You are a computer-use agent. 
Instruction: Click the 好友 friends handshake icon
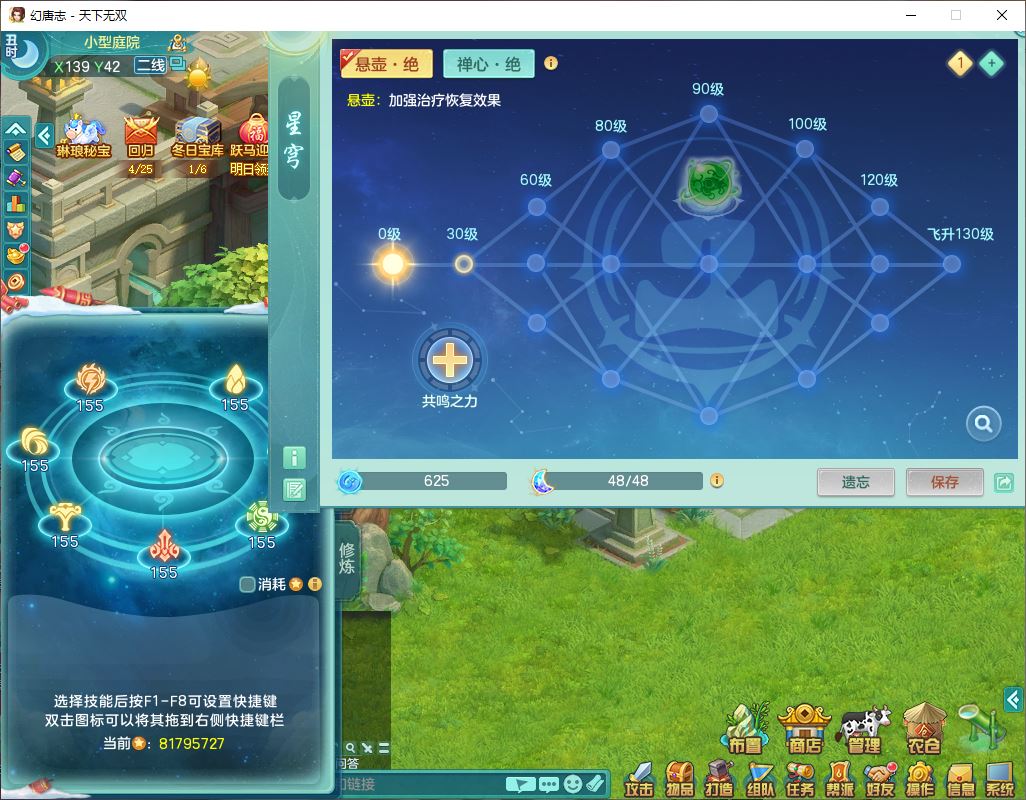tap(880, 778)
